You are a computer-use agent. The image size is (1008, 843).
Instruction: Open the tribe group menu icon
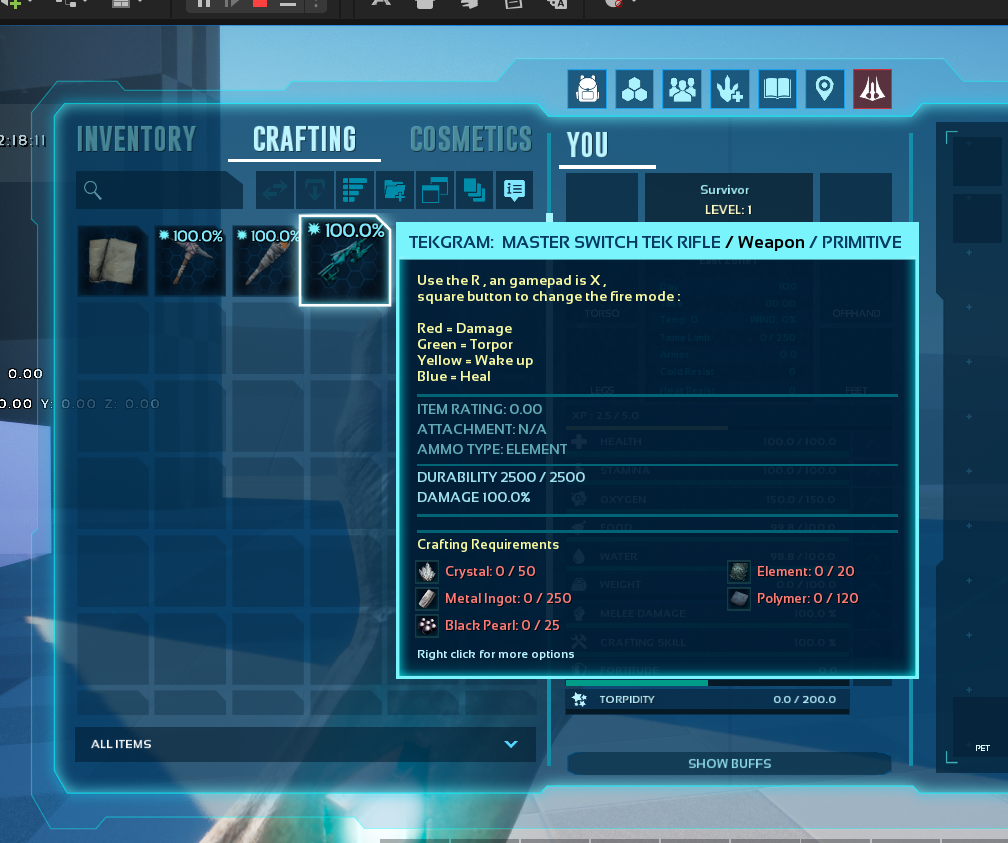click(x=681, y=90)
